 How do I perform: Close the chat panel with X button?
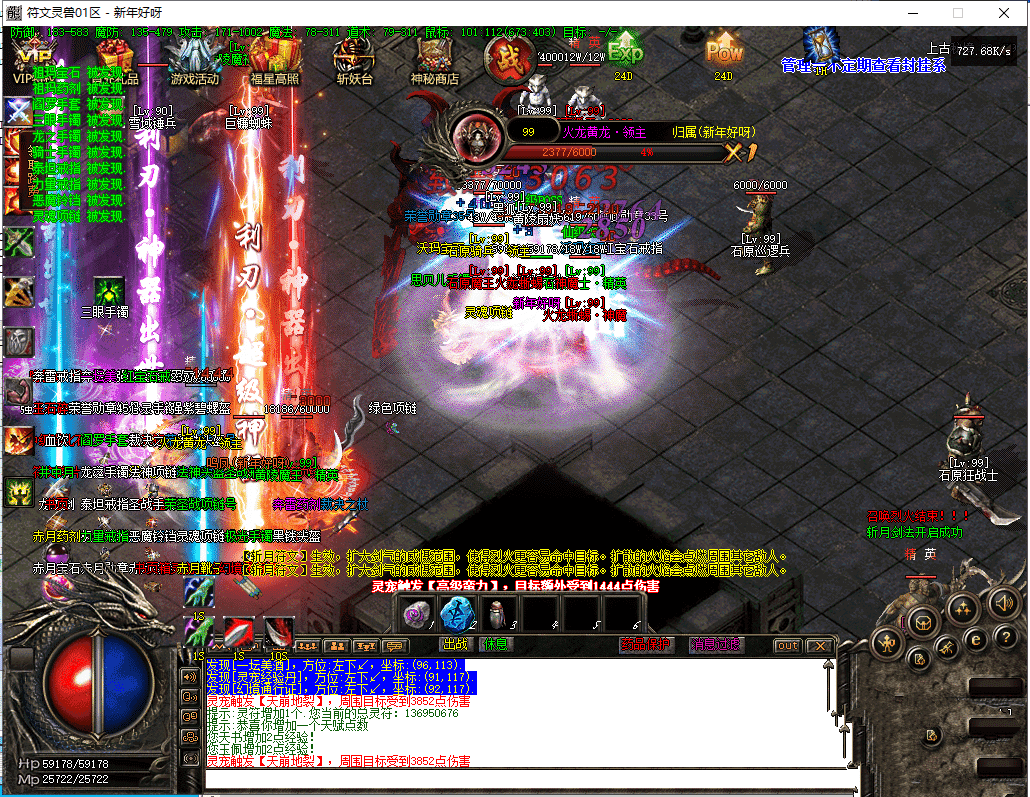click(819, 646)
